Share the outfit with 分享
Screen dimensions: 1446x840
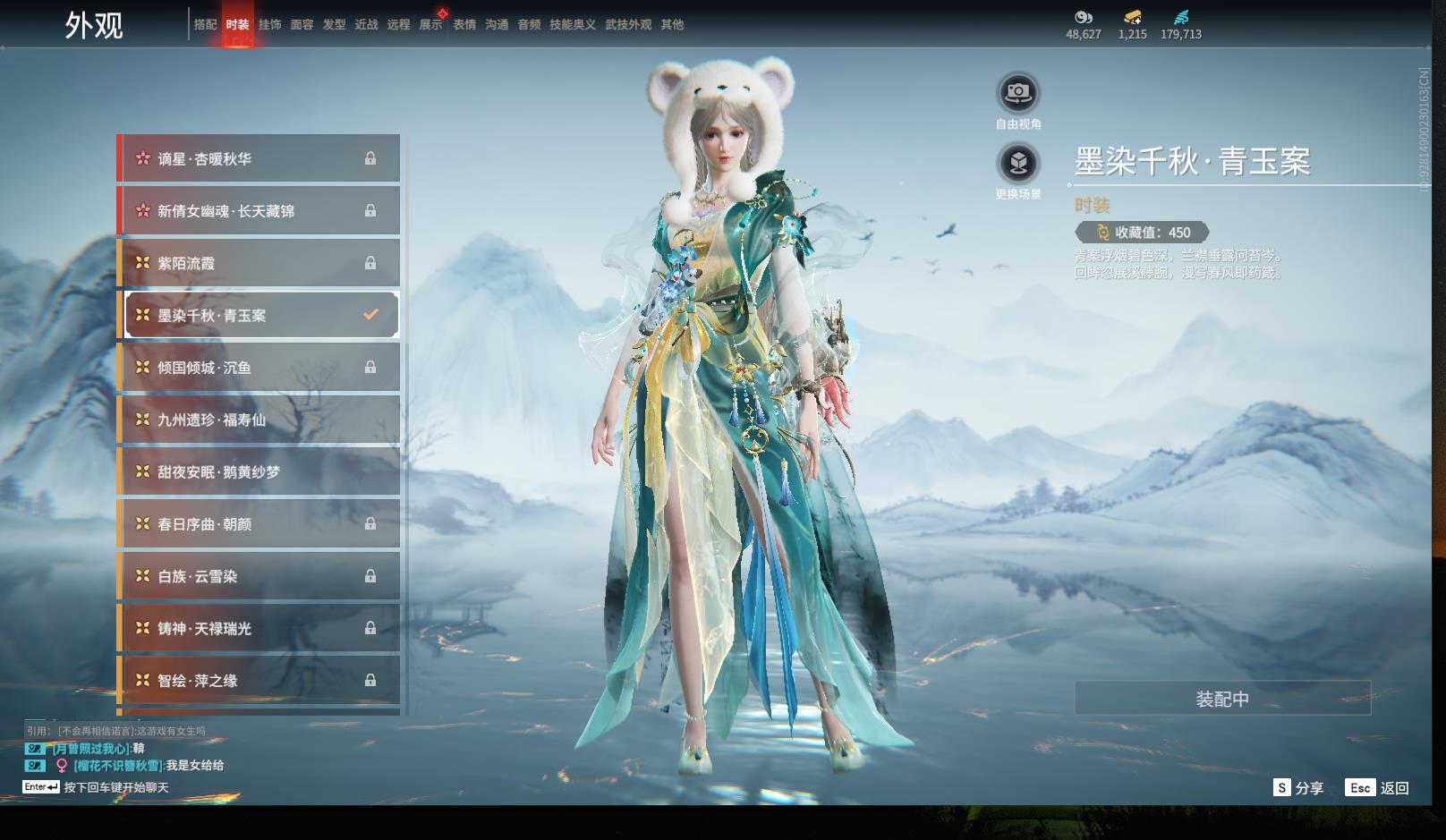pyautogui.click(x=1298, y=788)
